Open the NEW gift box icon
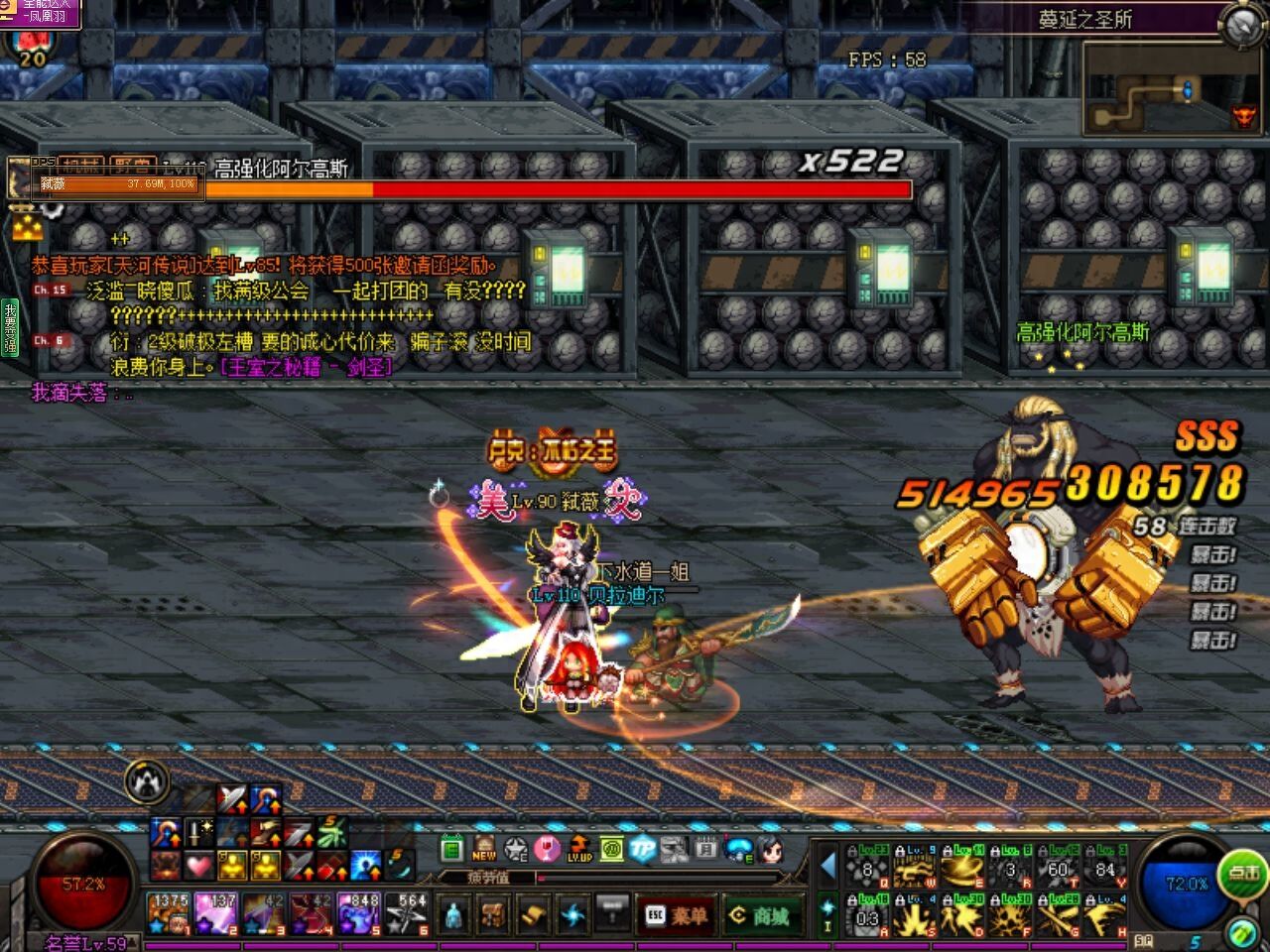1270x952 pixels. point(484,849)
